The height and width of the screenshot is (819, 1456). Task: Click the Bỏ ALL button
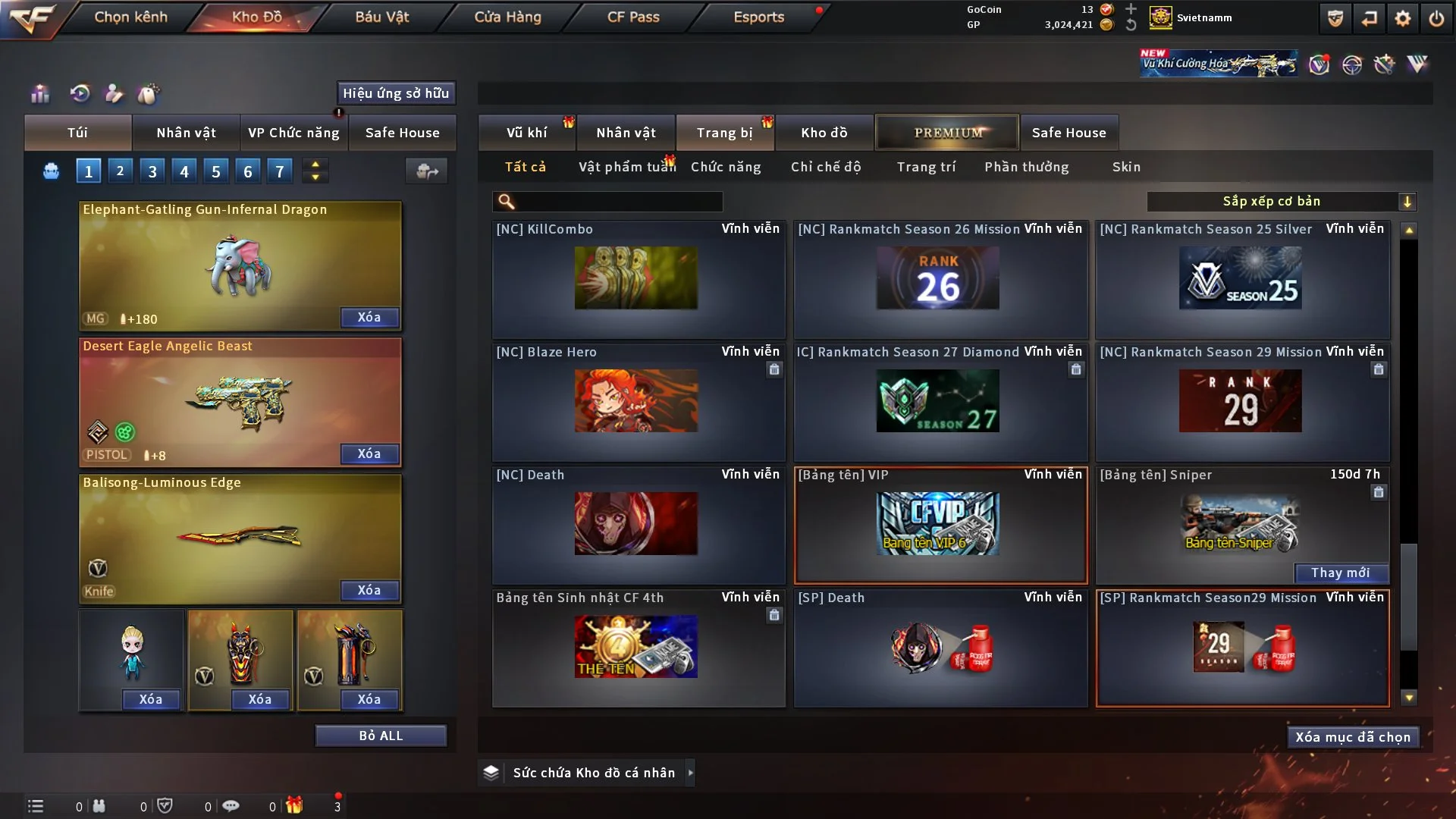381,736
